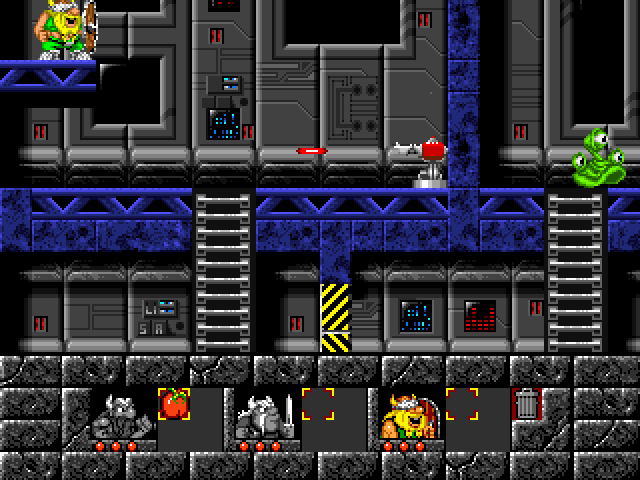
Task: Choose the greyed-out Baleog portrait with sword
Action: pyautogui.click(x=265, y=414)
